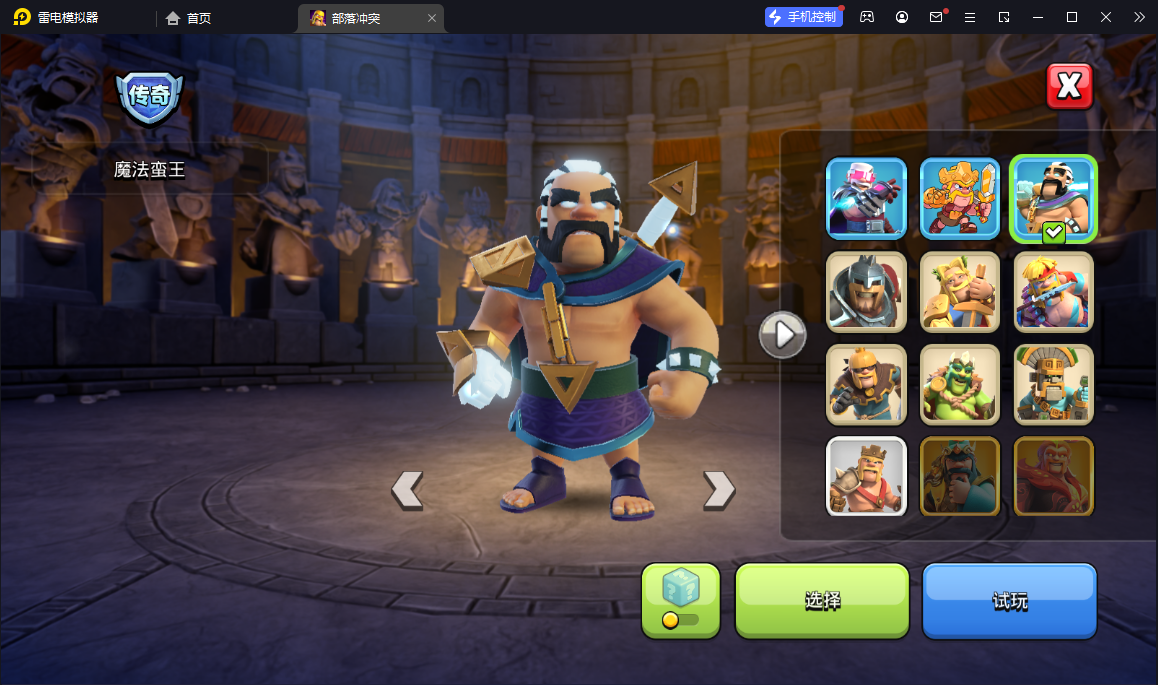Choose the green goblin king skin

point(960,384)
